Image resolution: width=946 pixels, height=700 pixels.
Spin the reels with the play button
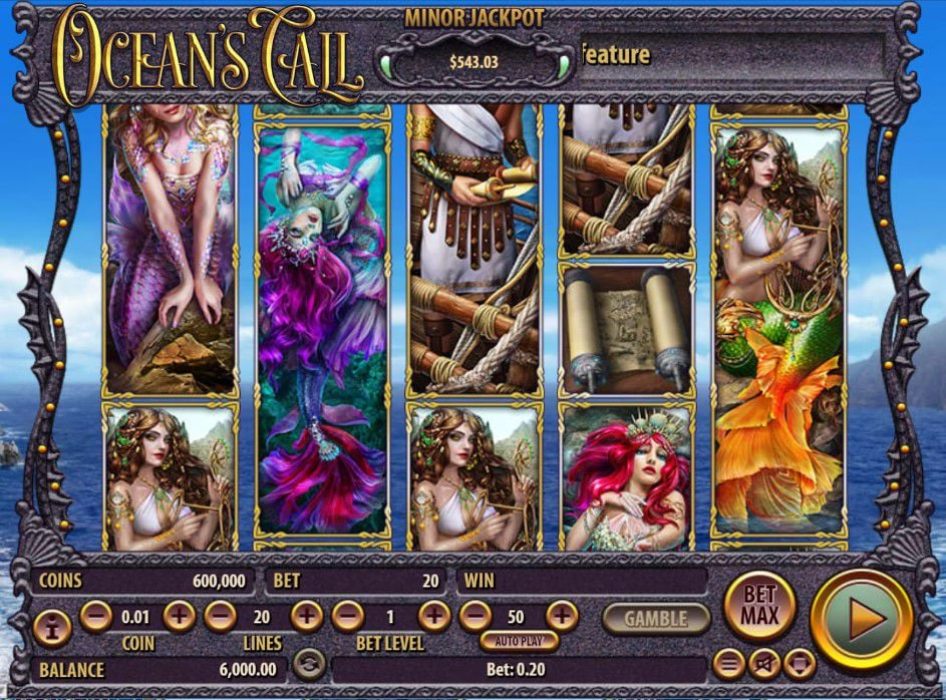[x=861, y=618]
